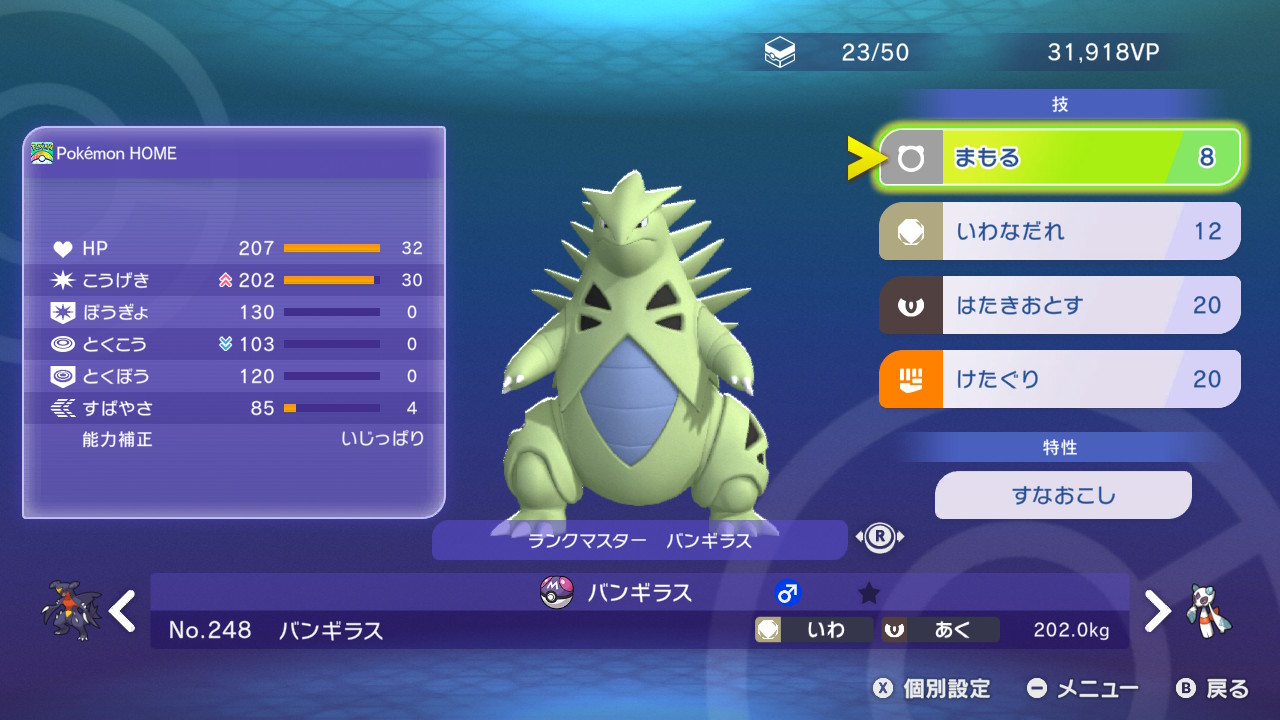Go to previous Pokémon with left arrow
This screenshot has height=720, width=1280.
(x=123, y=611)
